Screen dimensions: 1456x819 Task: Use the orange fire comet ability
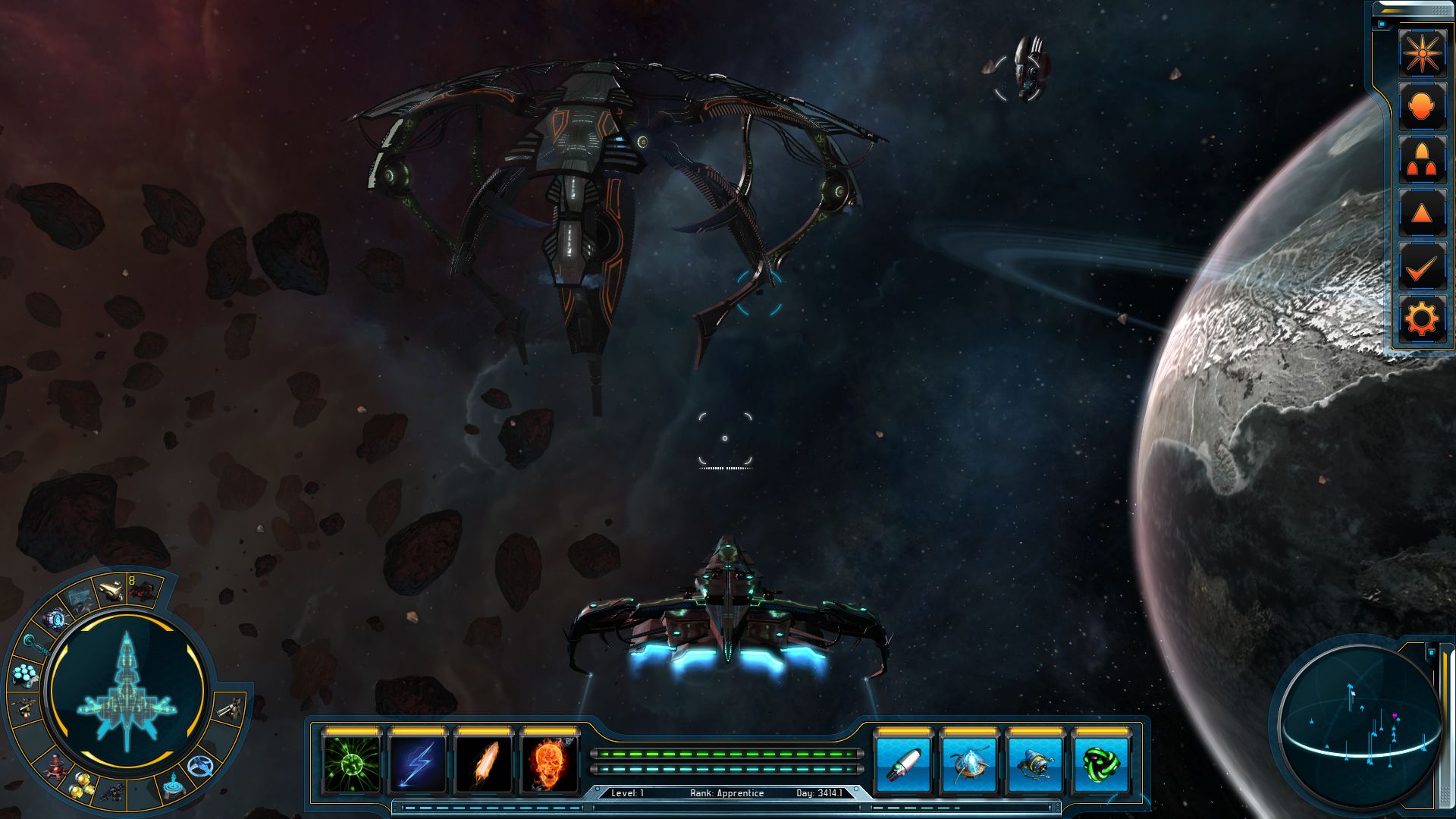[x=484, y=764]
